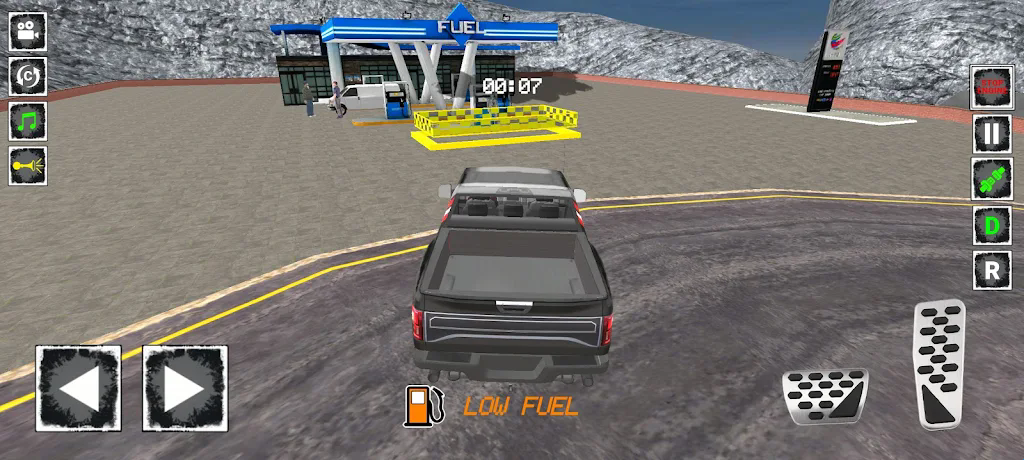Screen dimensions: 1024x460
Task: Steer left with the left arrow button
Action: 78,388
